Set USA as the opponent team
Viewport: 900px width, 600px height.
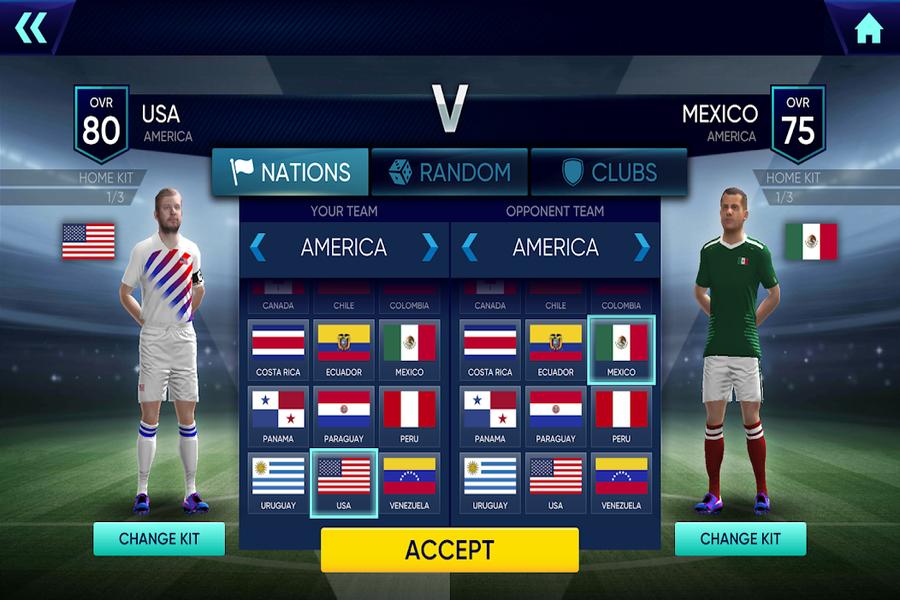pyautogui.click(x=555, y=483)
